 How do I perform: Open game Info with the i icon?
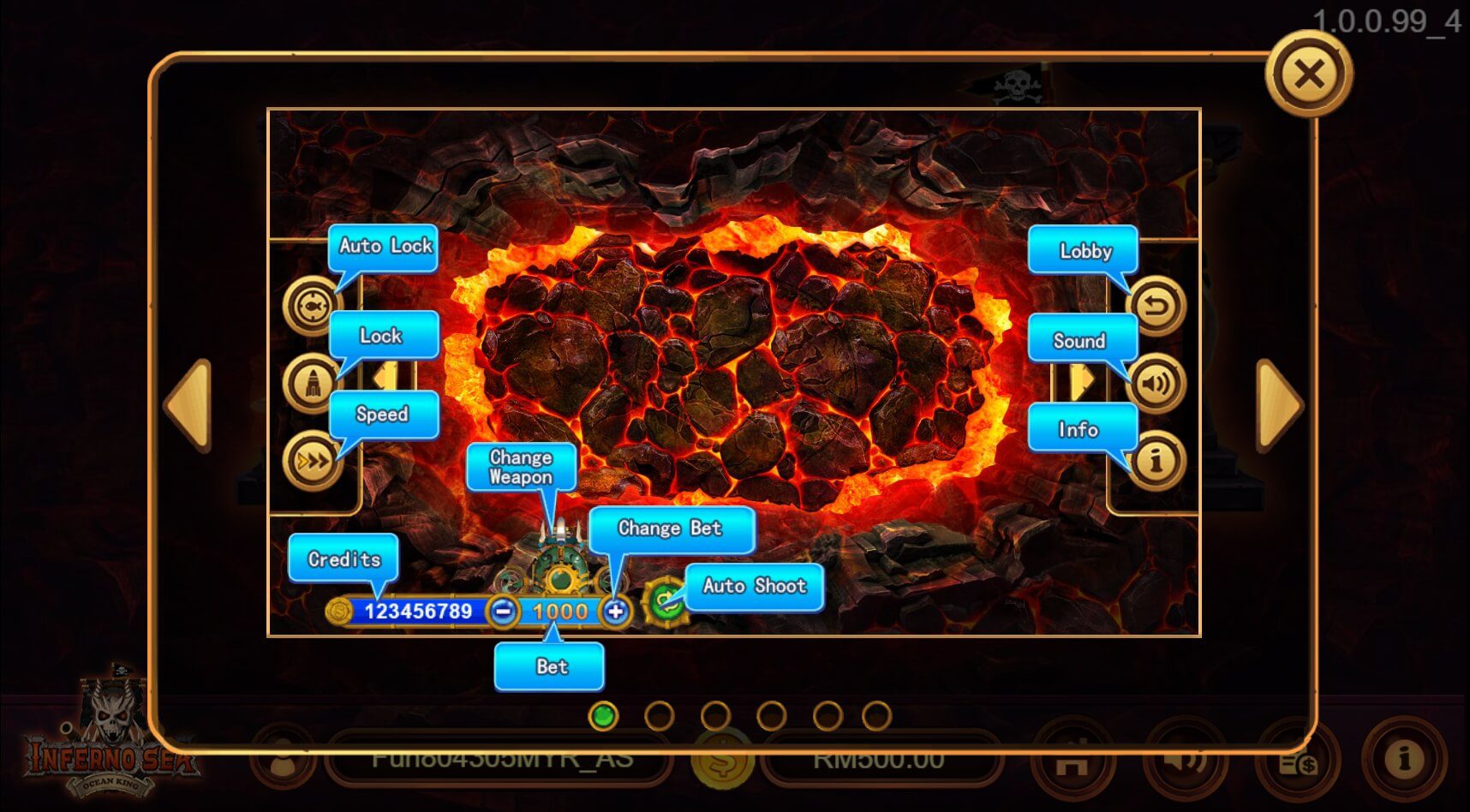tap(1156, 461)
